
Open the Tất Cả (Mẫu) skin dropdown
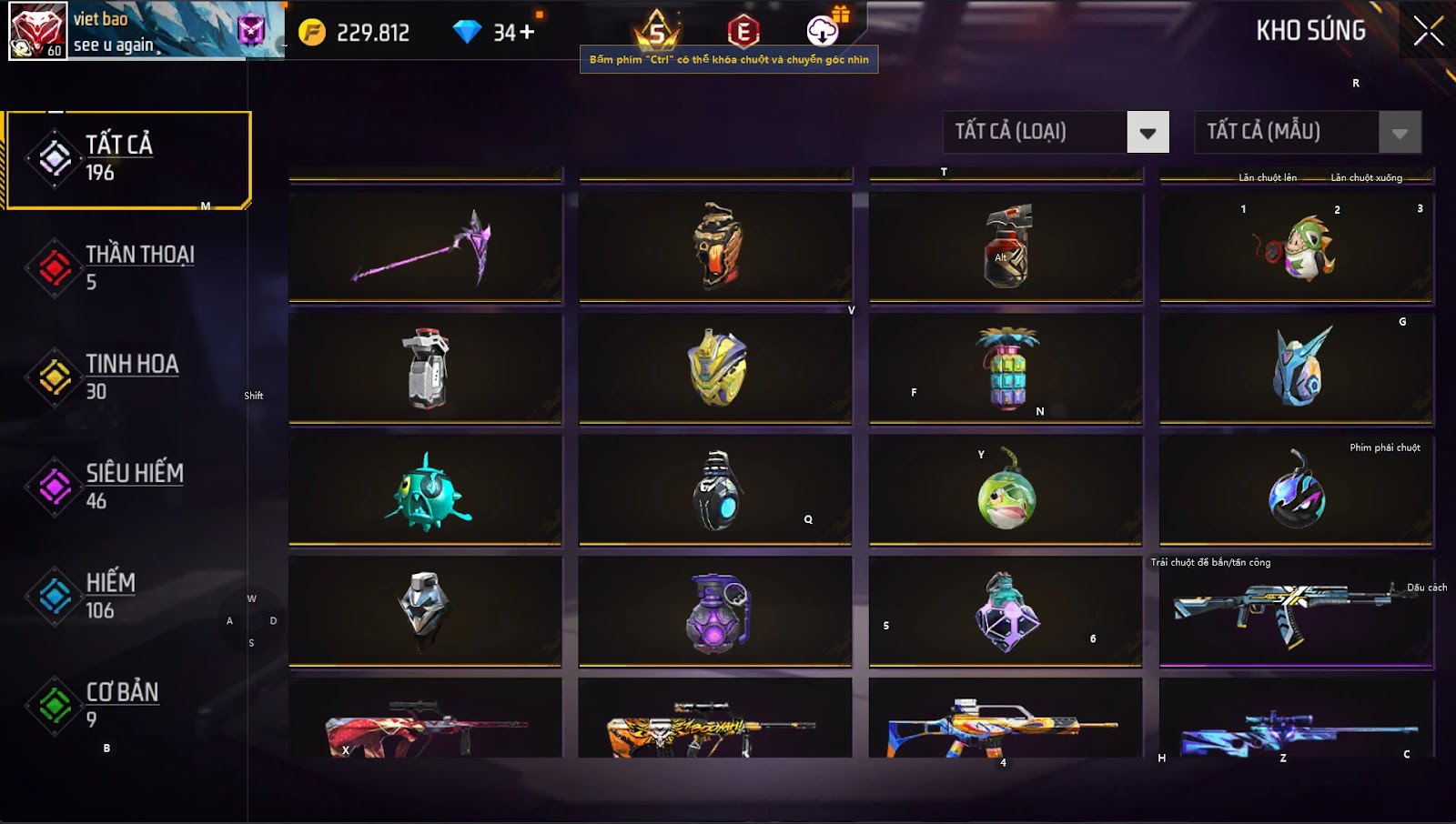(x=1399, y=133)
